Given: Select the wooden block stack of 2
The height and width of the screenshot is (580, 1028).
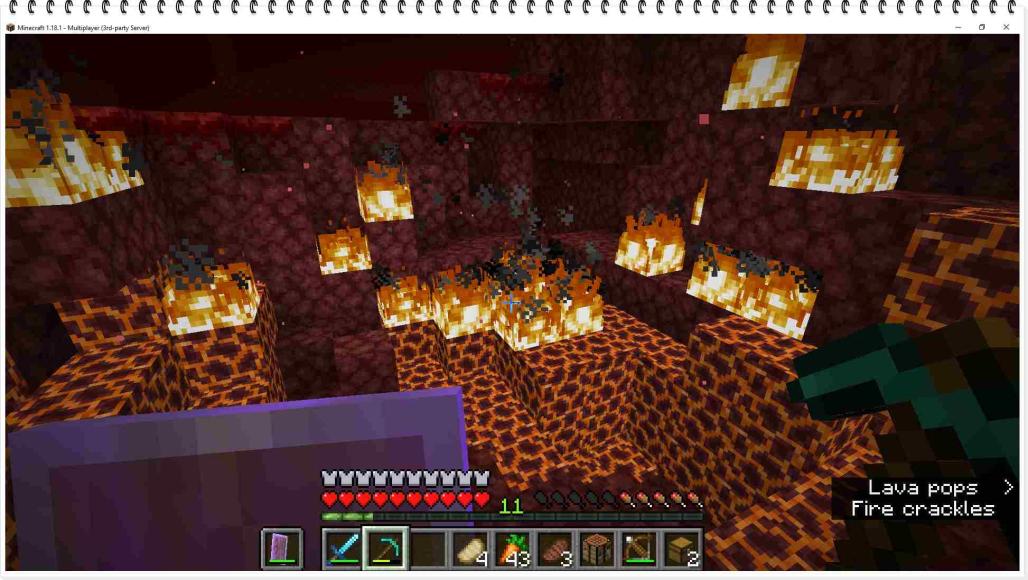Looking at the screenshot, I should tap(682, 549).
